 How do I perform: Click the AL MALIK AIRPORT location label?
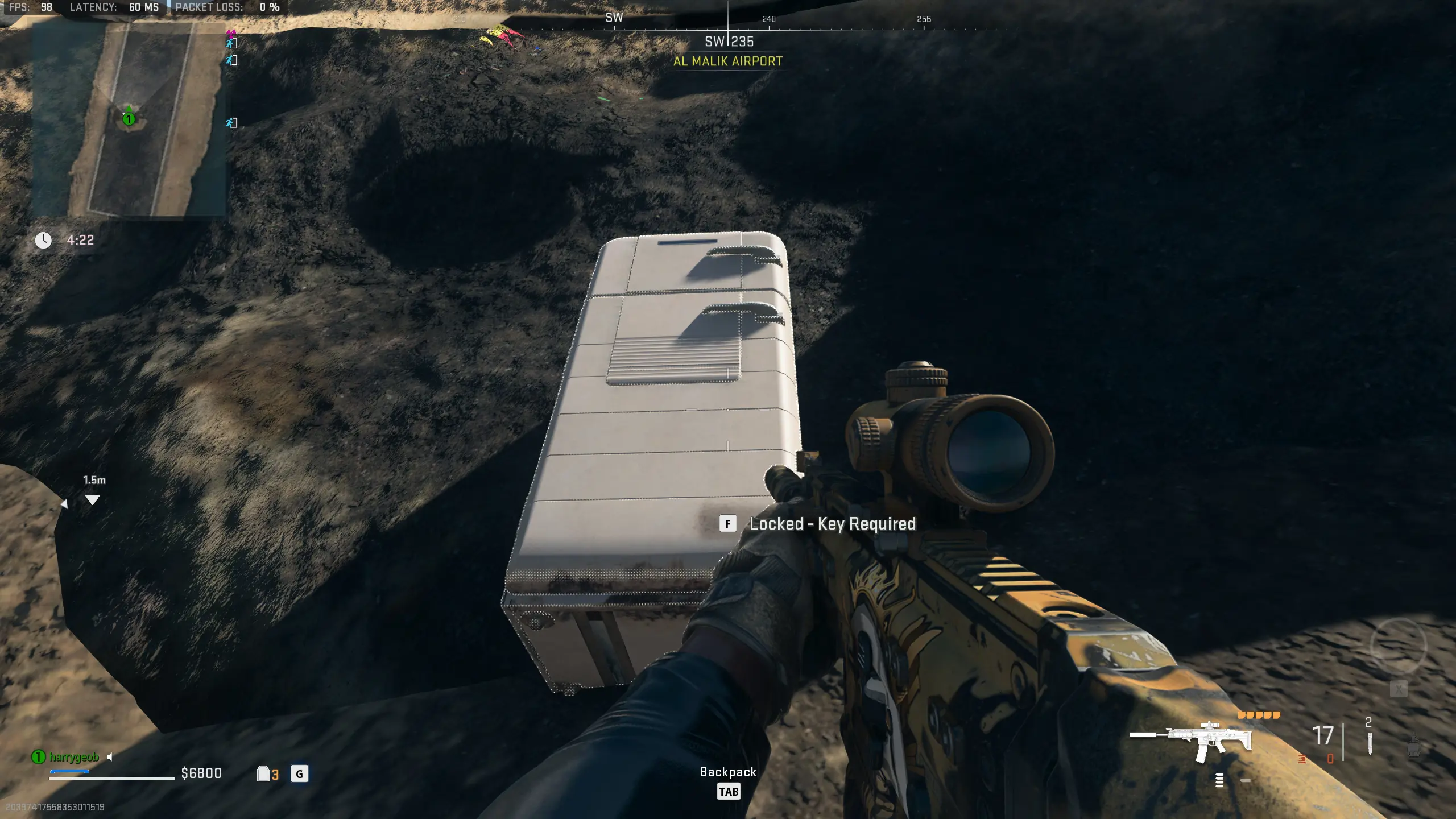pyautogui.click(x=728, y=61)
